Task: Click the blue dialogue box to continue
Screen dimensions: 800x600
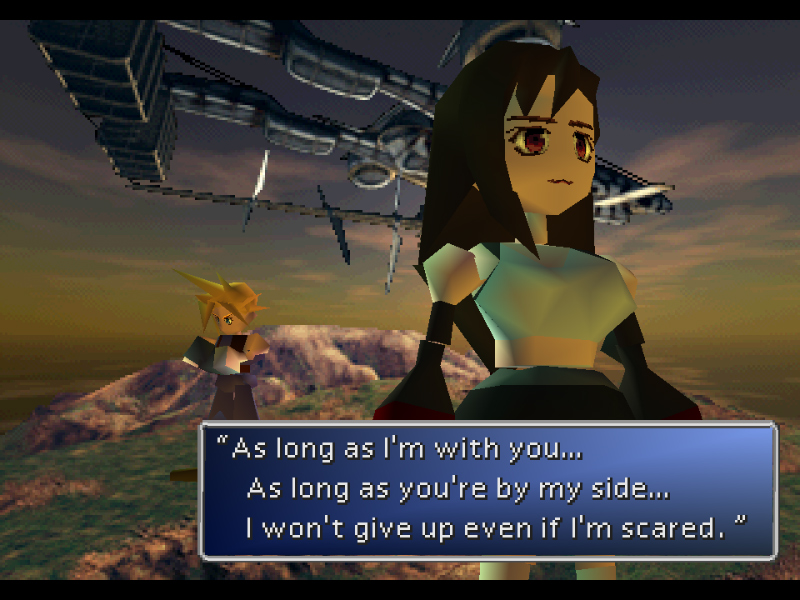Action: (x=488, y=490)
